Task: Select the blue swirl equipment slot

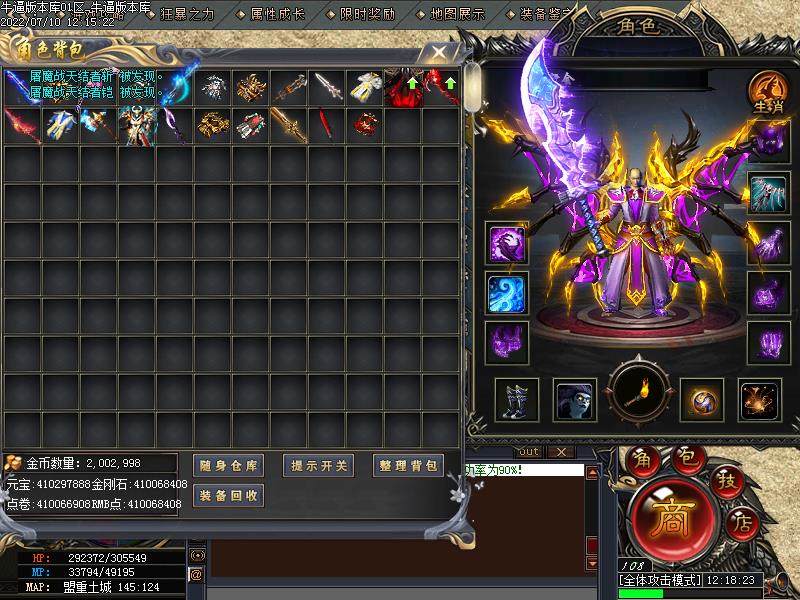Action: pyautogui.click(x=506, y=293)
